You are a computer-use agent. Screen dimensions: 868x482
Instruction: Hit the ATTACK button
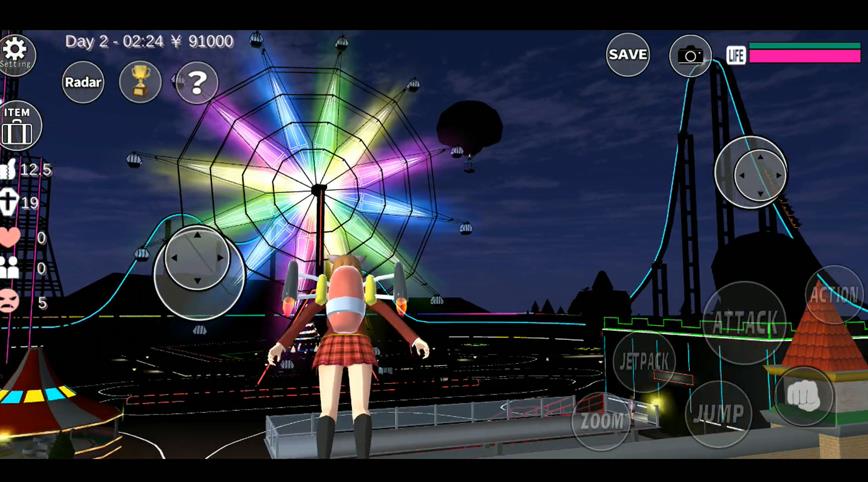pyautogui.click(x=745, y=323)
